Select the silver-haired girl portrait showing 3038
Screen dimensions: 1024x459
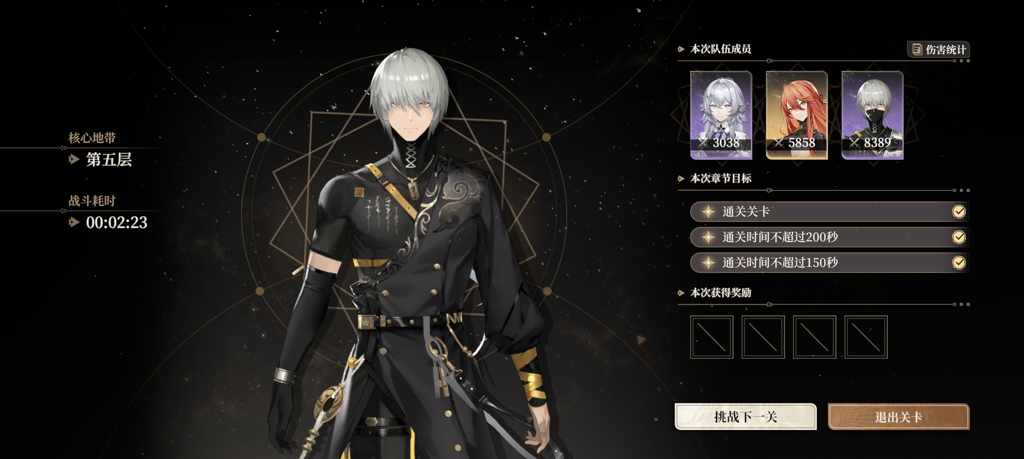coord(720,115)
